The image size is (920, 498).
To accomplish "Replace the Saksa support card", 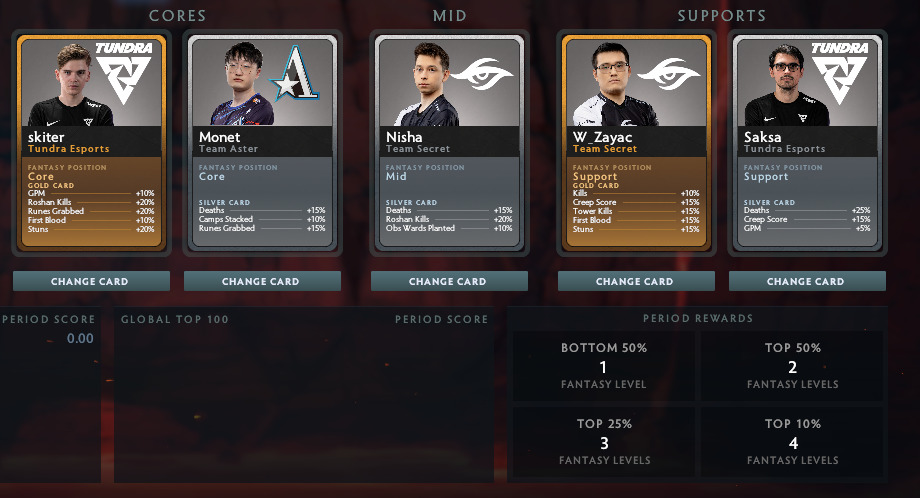I will pyautogui.click(x=805, y=281).
